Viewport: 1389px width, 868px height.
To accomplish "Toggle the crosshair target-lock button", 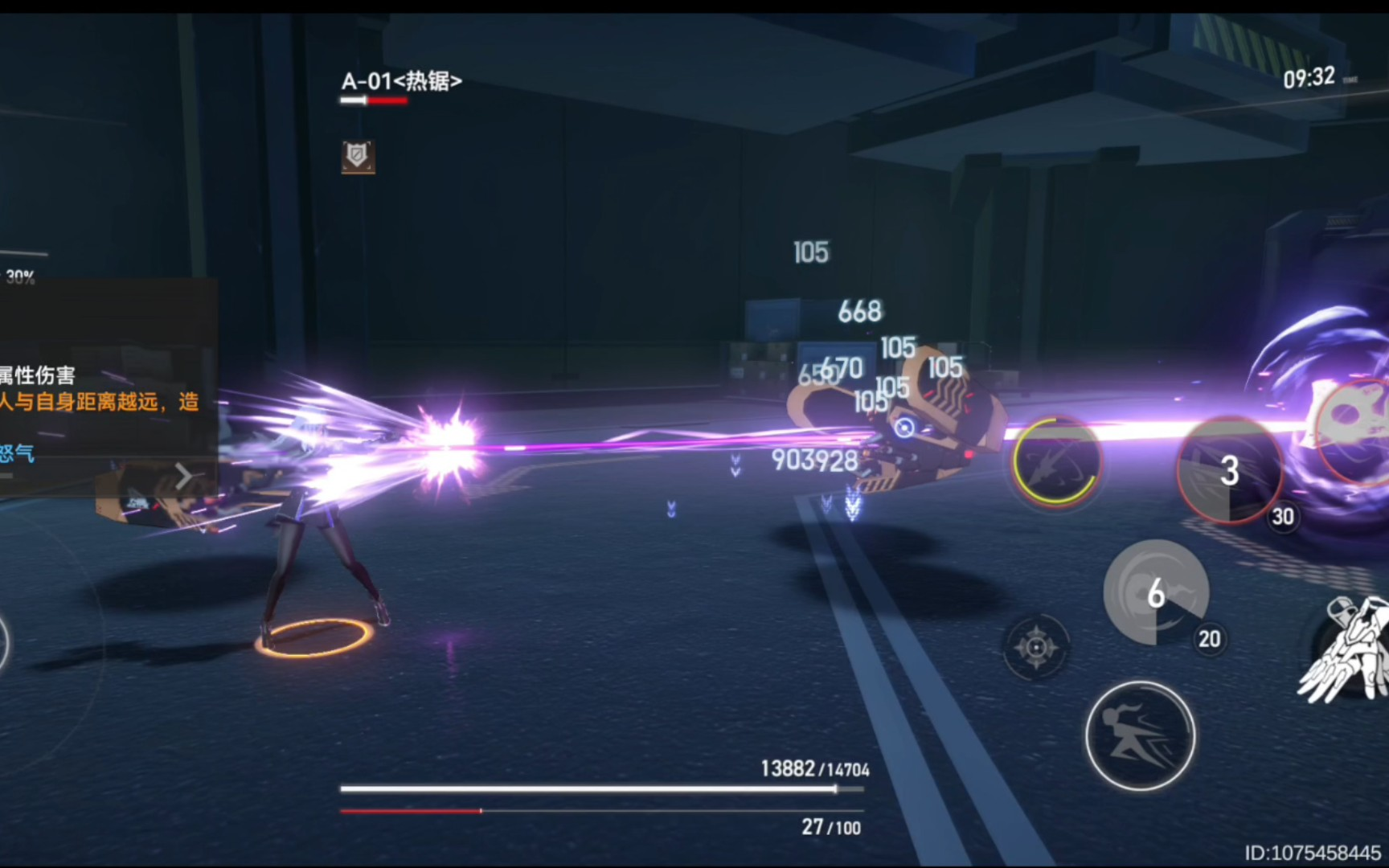I will click(1036, 647).
